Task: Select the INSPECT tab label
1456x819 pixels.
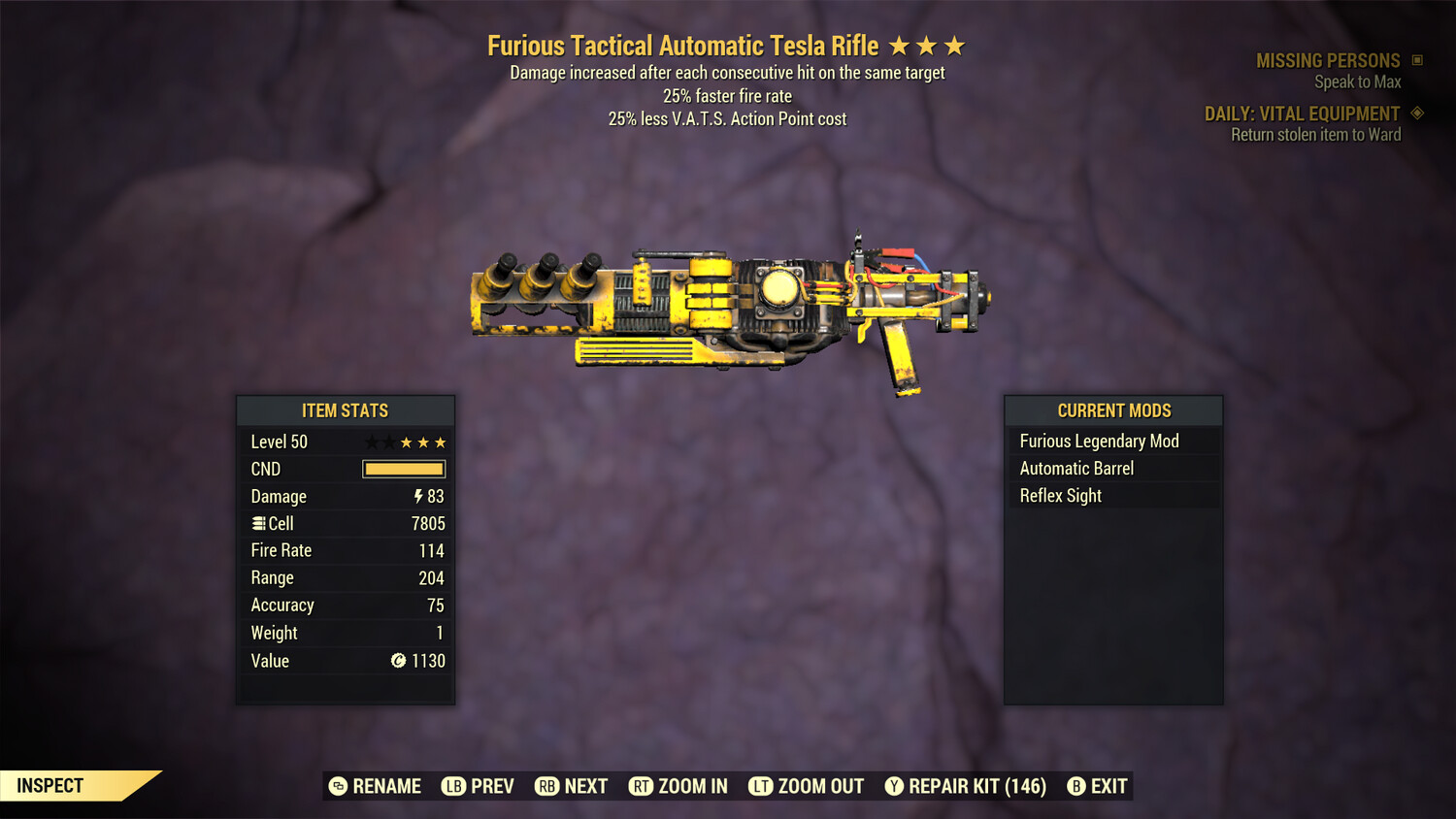Action: click(50, 785)
